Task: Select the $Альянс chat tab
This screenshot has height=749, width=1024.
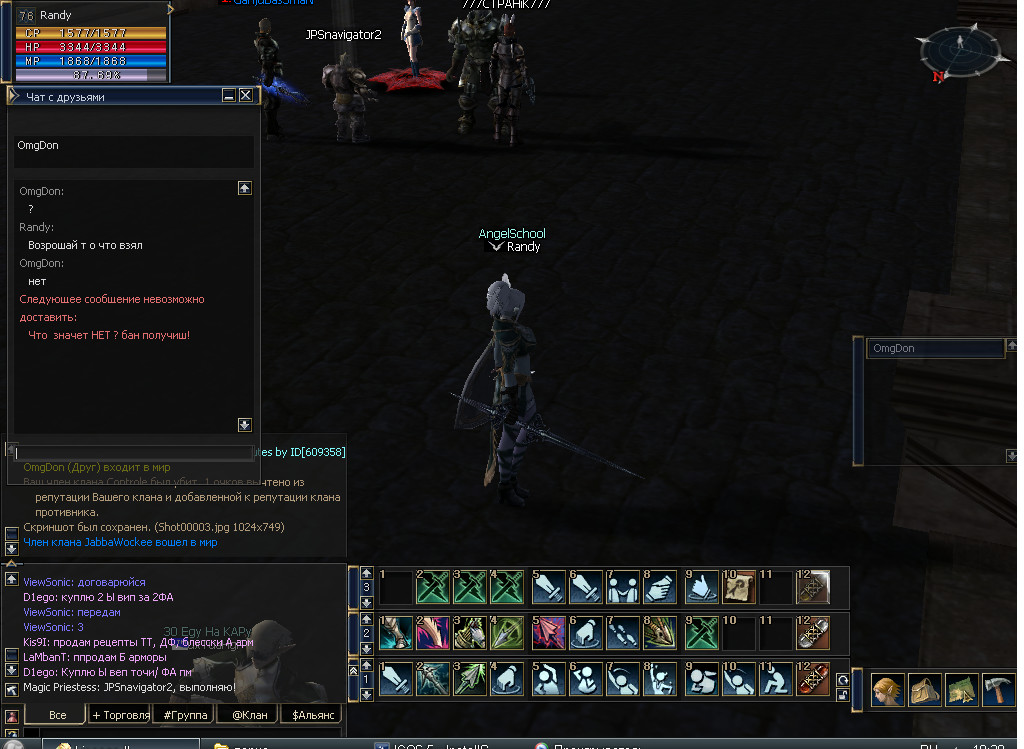Action: tap(311, 714)
